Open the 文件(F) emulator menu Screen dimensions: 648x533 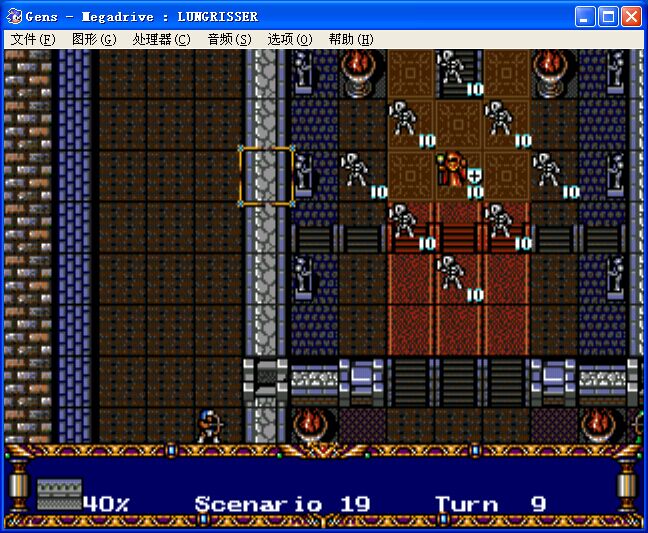[33, 39]
